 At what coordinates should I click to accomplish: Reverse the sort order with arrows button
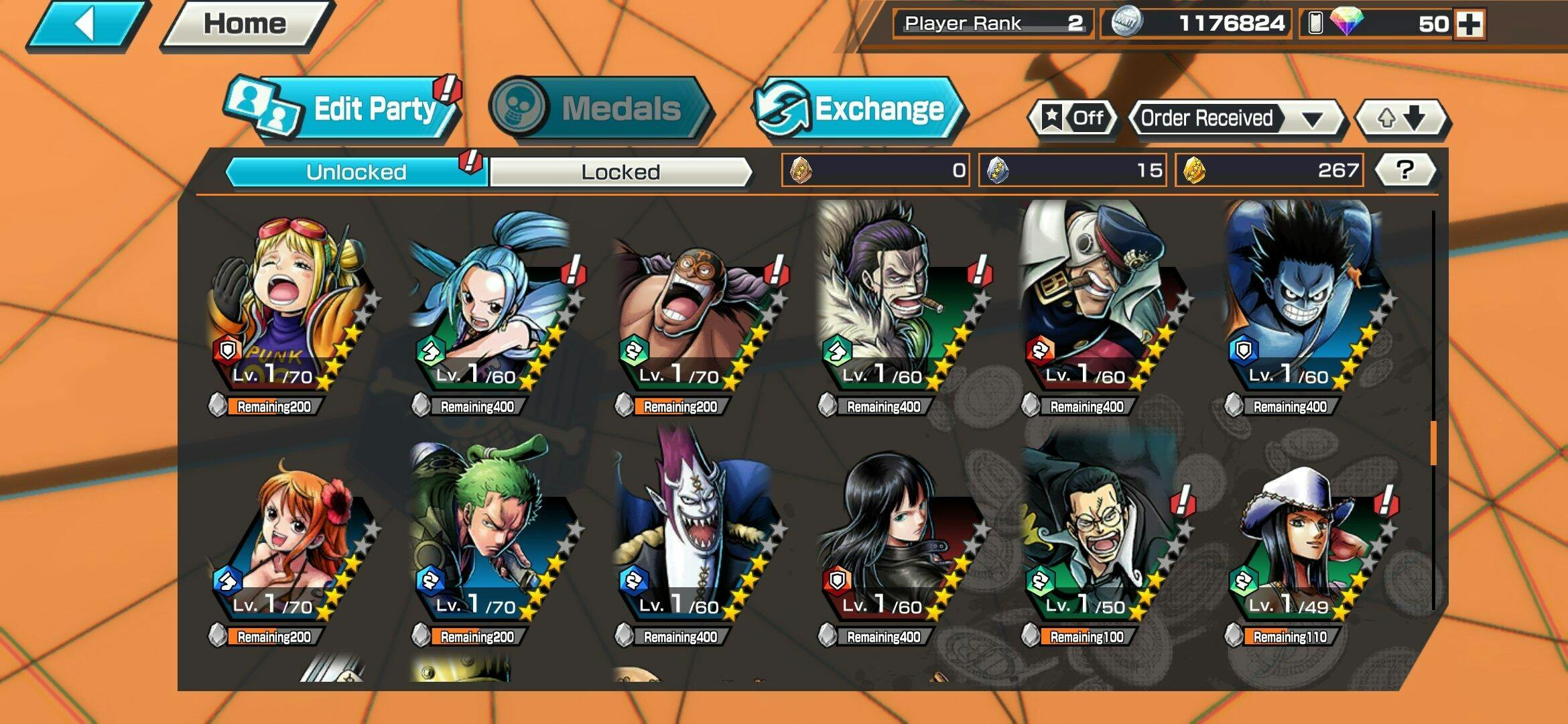coord(1400,119)
